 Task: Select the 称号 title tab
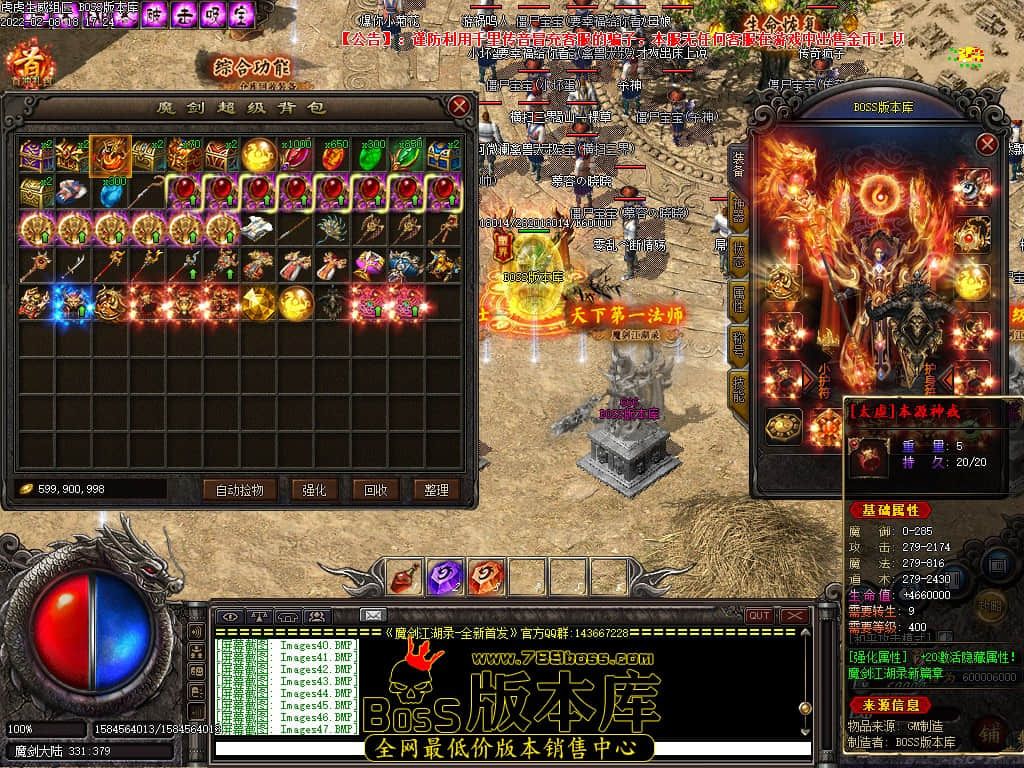click(x=738, y=342)
